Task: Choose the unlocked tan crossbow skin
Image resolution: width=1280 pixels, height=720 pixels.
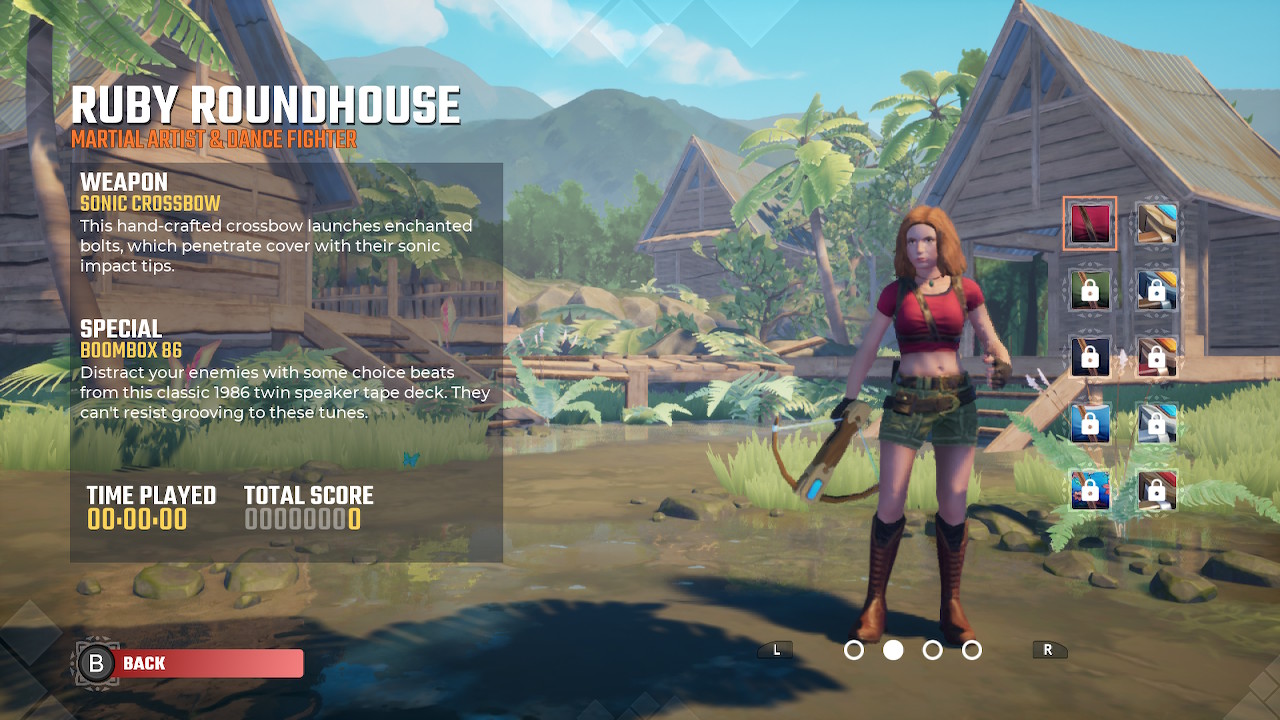Action: pos(1156,223)
